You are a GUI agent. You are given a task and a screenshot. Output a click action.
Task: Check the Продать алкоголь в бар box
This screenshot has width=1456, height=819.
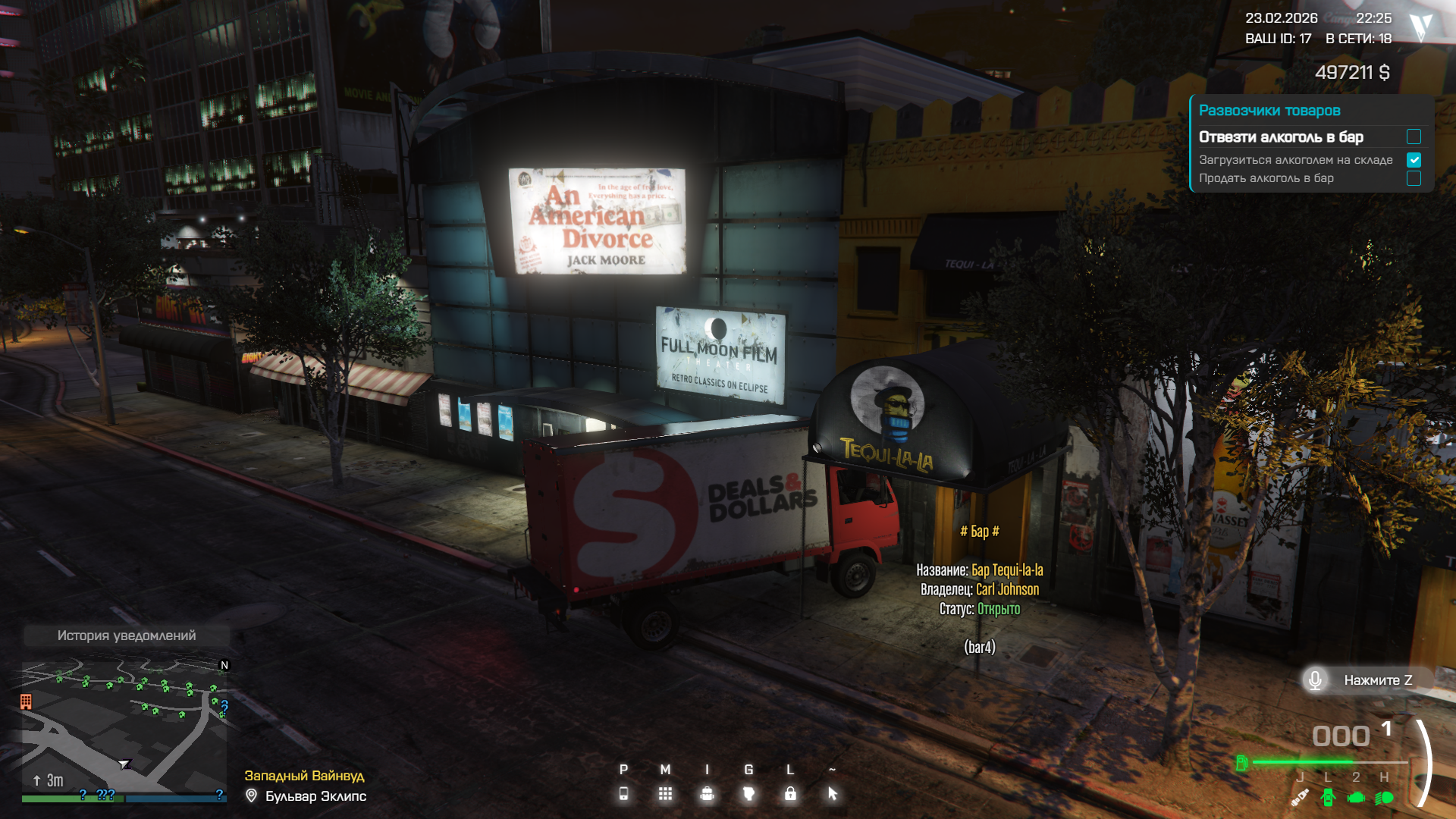pos(1414,178)
